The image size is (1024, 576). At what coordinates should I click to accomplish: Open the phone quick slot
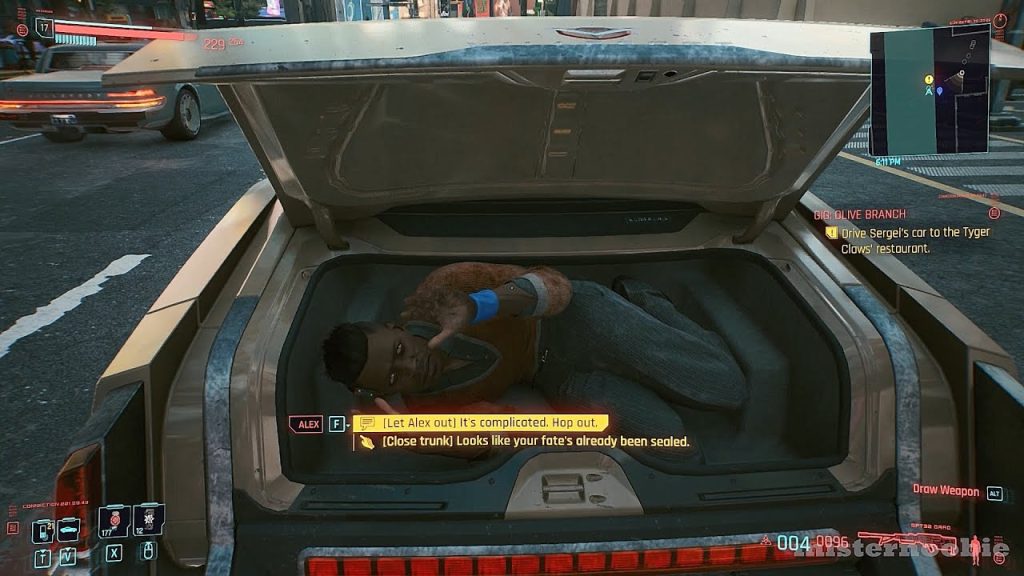tap(42, 531)
